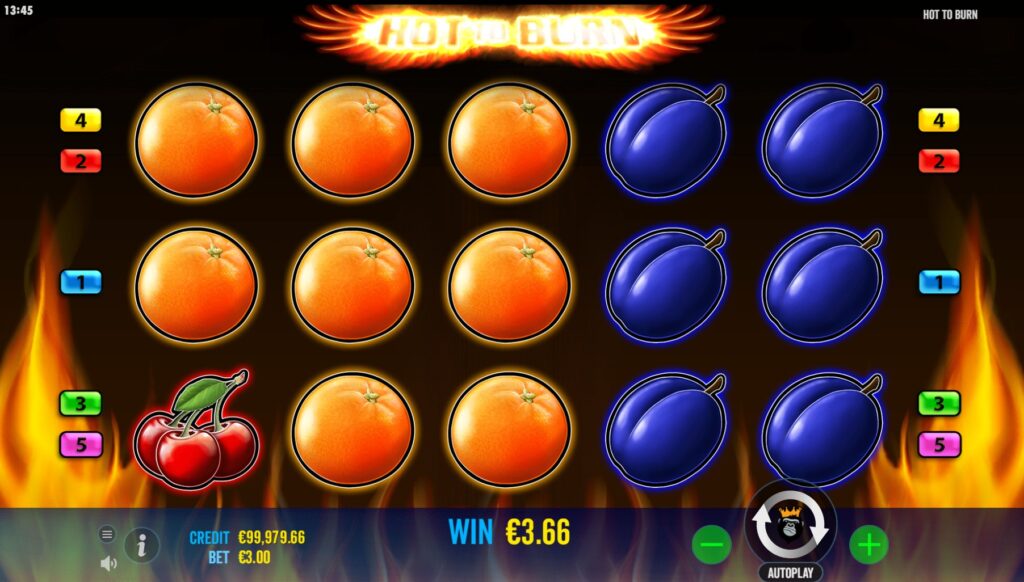The image size is (1024, 582).
Task: Show payline 2 via the left red marker
Action: pos(81,160)
